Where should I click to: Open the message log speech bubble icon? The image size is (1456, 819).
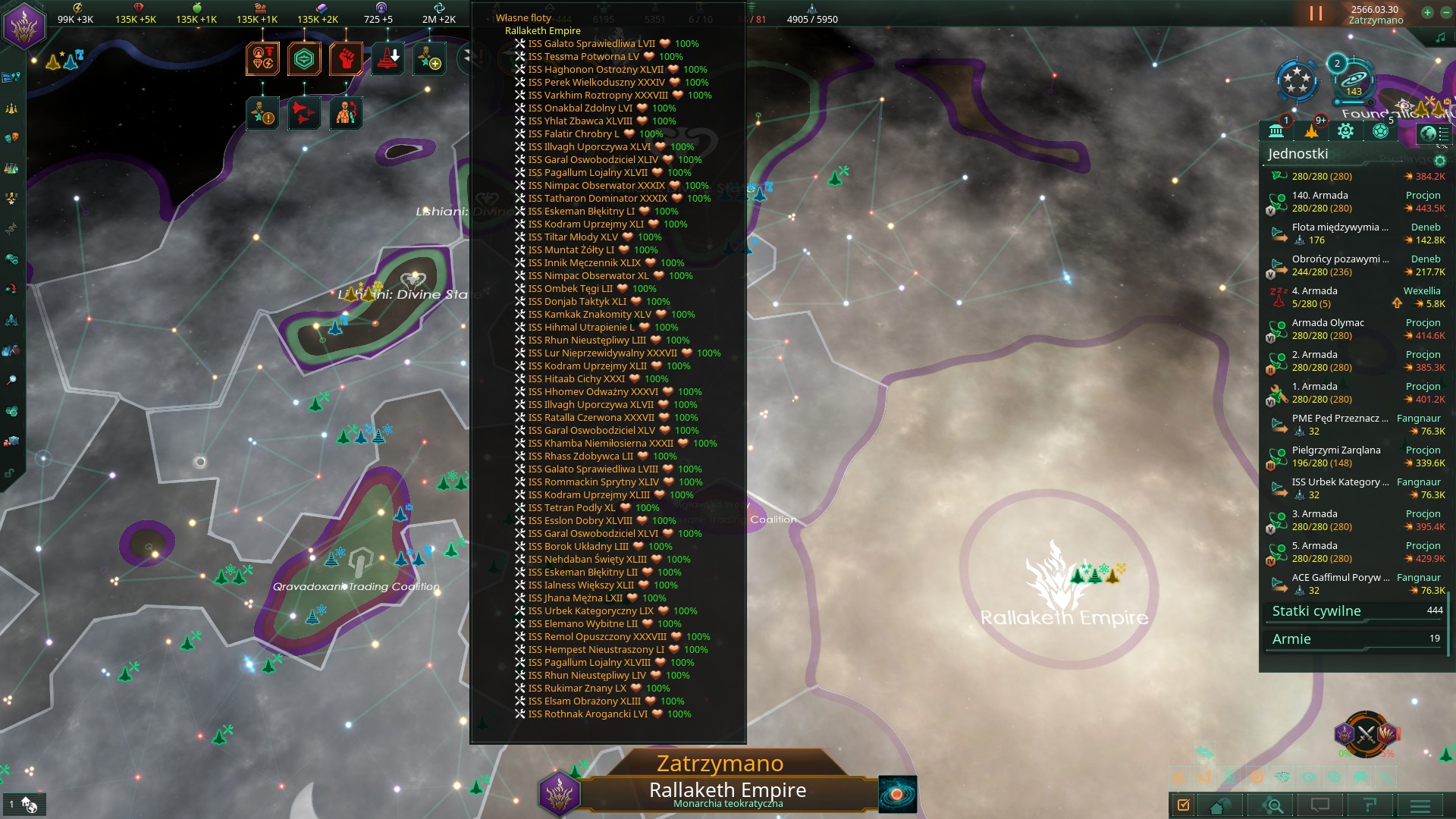[x=1320, y=804]
